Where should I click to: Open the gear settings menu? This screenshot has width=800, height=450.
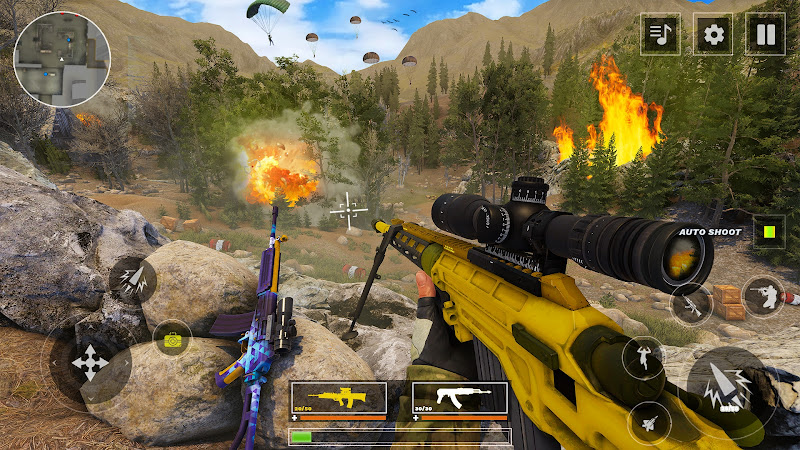713,35
